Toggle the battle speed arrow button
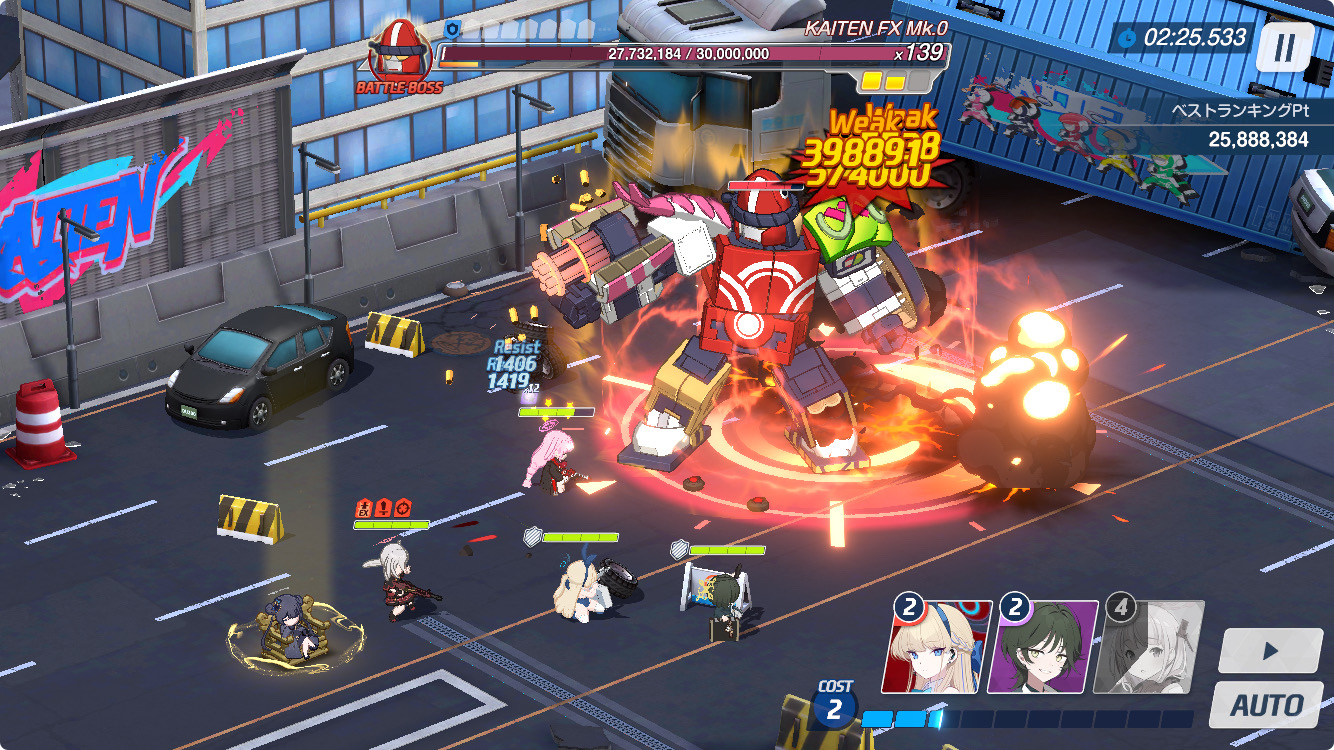The height and width of the screenshot is (750, 1334). (1270, 651)
